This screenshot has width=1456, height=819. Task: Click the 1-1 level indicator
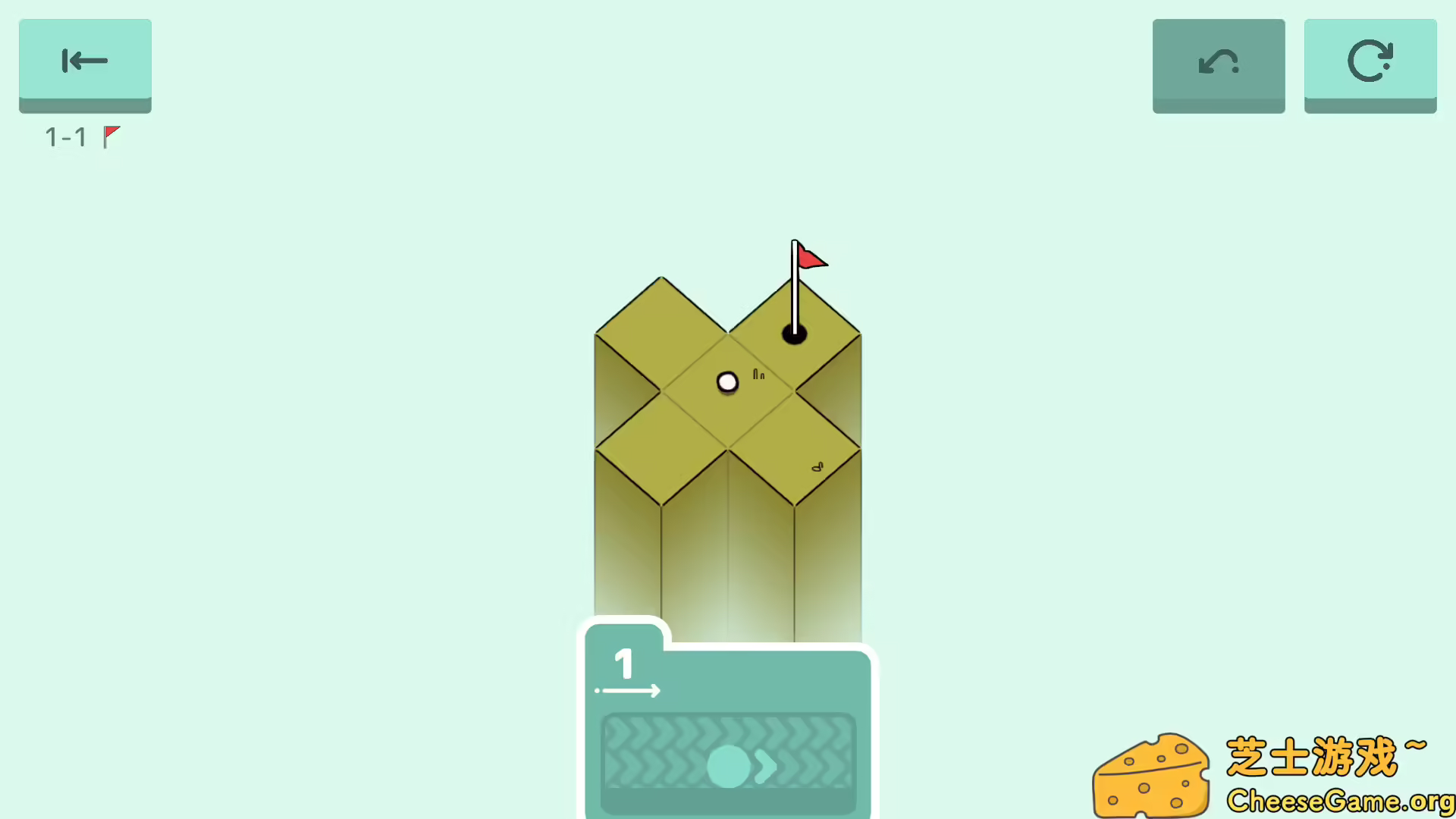coord(66,137)
